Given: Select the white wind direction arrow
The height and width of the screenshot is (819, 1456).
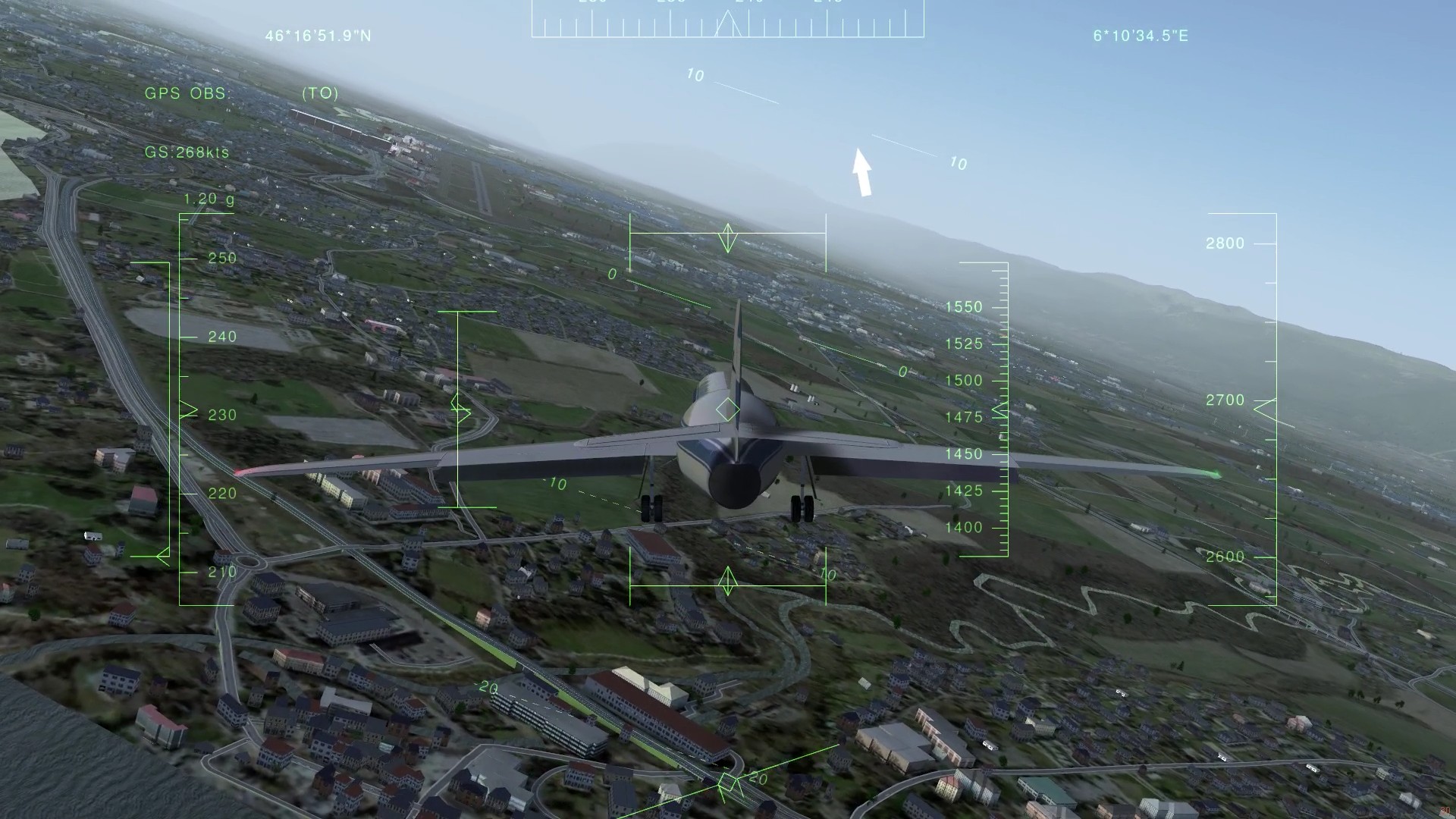Looking at the screenshot, I should tap(862, 173).
